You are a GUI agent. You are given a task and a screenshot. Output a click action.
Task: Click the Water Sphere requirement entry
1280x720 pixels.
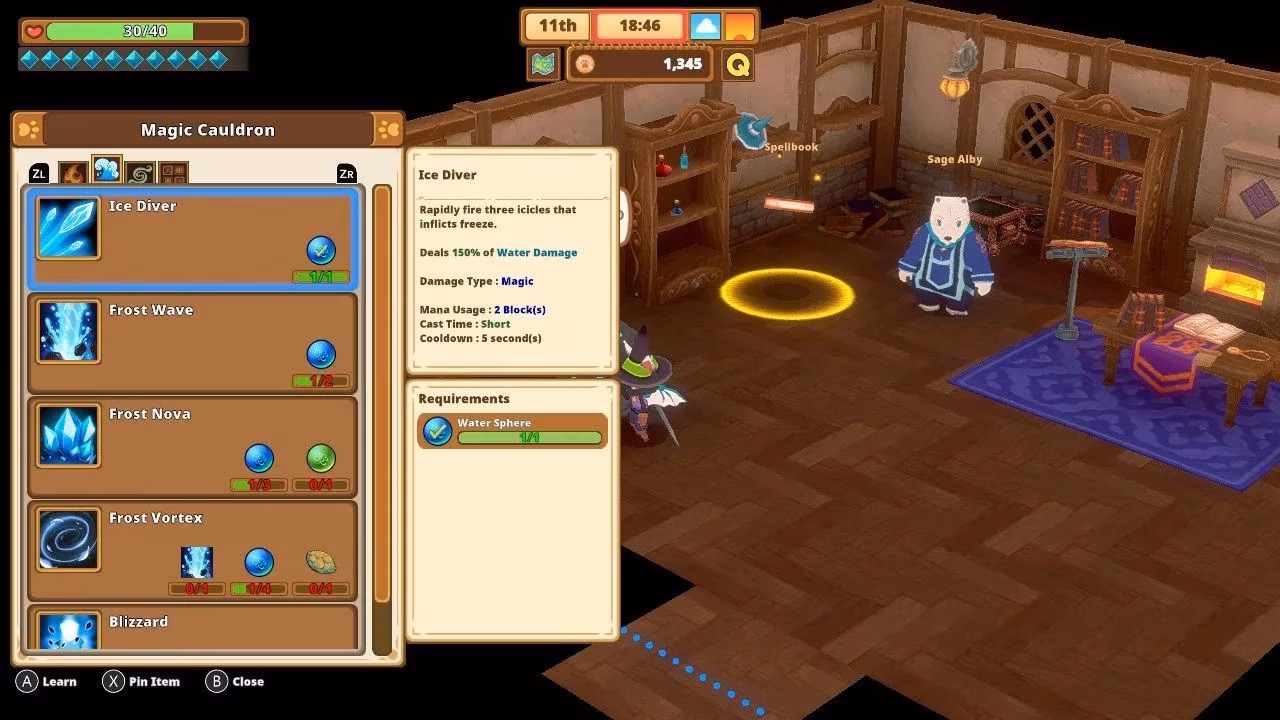[x=512, y=431]
